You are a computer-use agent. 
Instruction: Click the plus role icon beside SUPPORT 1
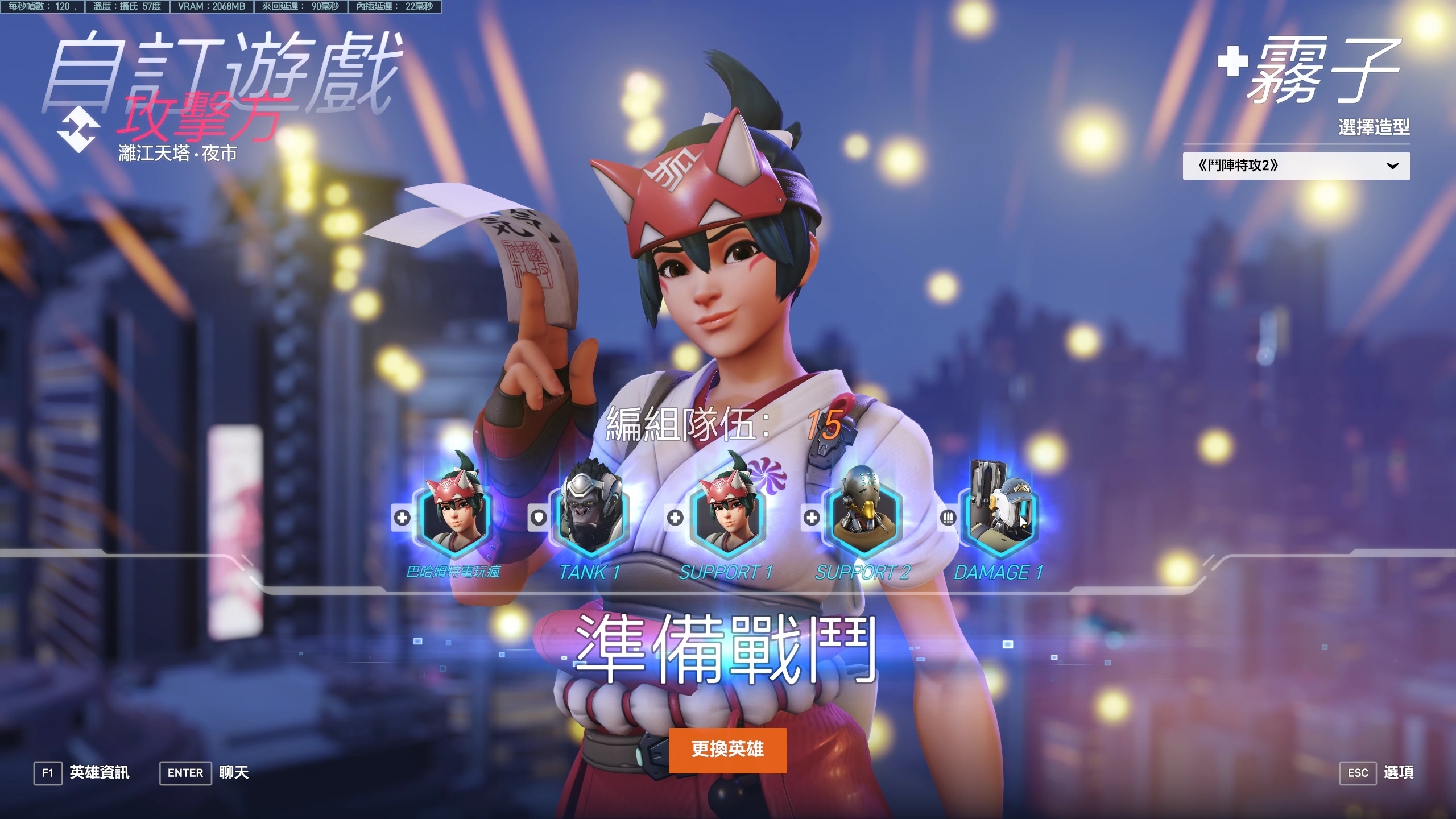pyautogui.click(x=675, y=518)
